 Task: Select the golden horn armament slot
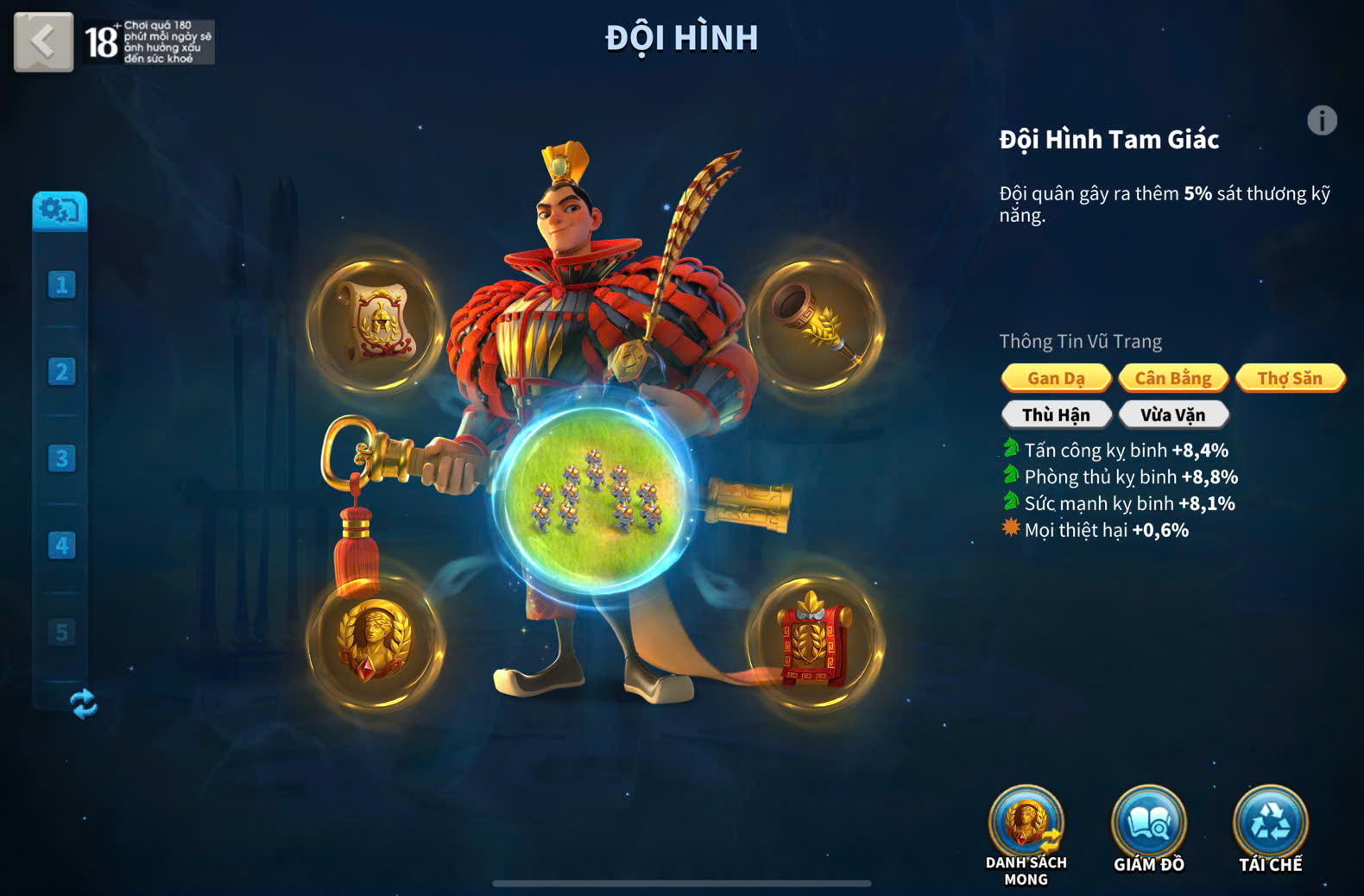[x=814, y=323]
